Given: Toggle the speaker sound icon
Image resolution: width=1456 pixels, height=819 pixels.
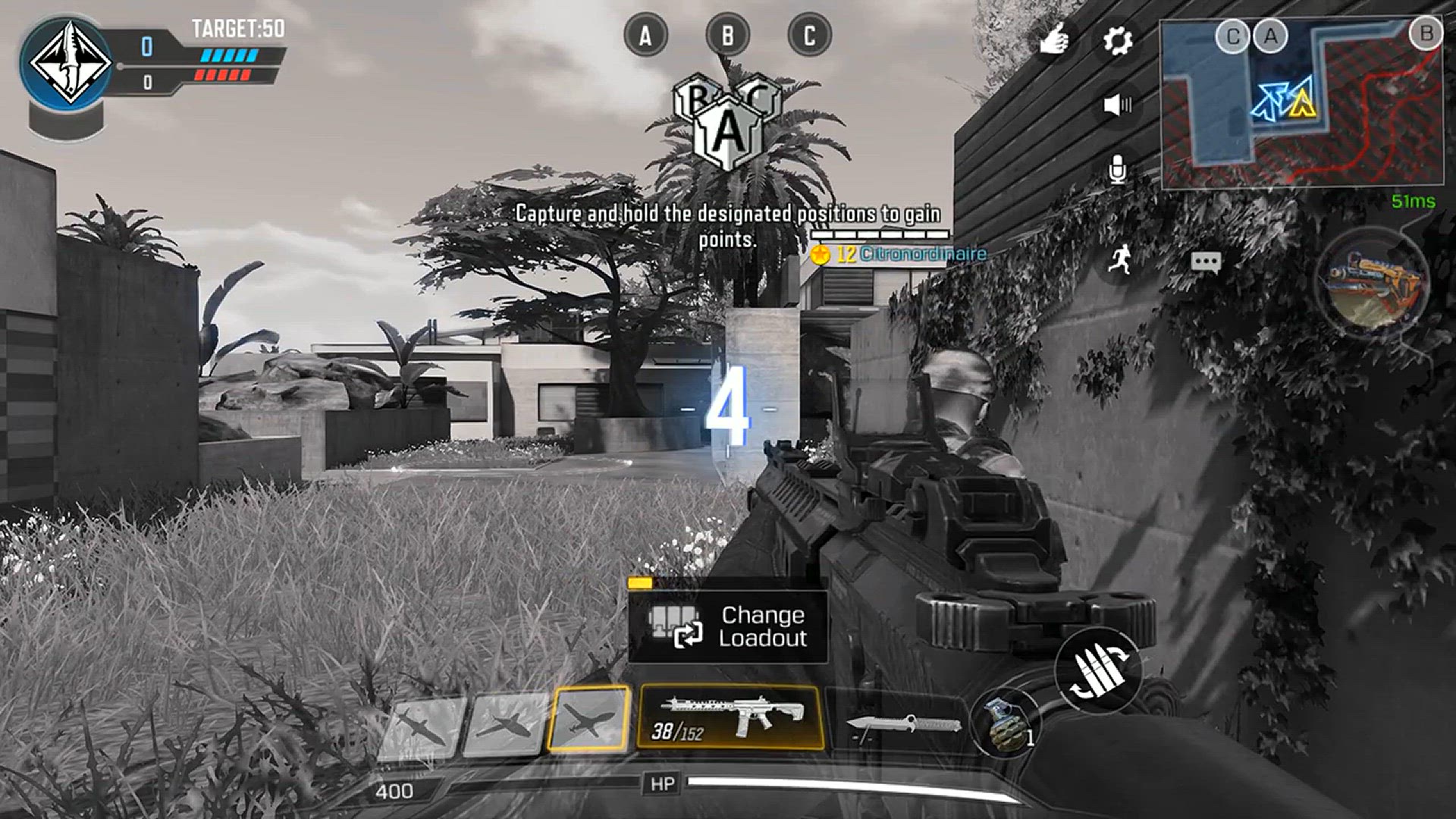Looking at the screenshot, I should (x=1117, y=105).
